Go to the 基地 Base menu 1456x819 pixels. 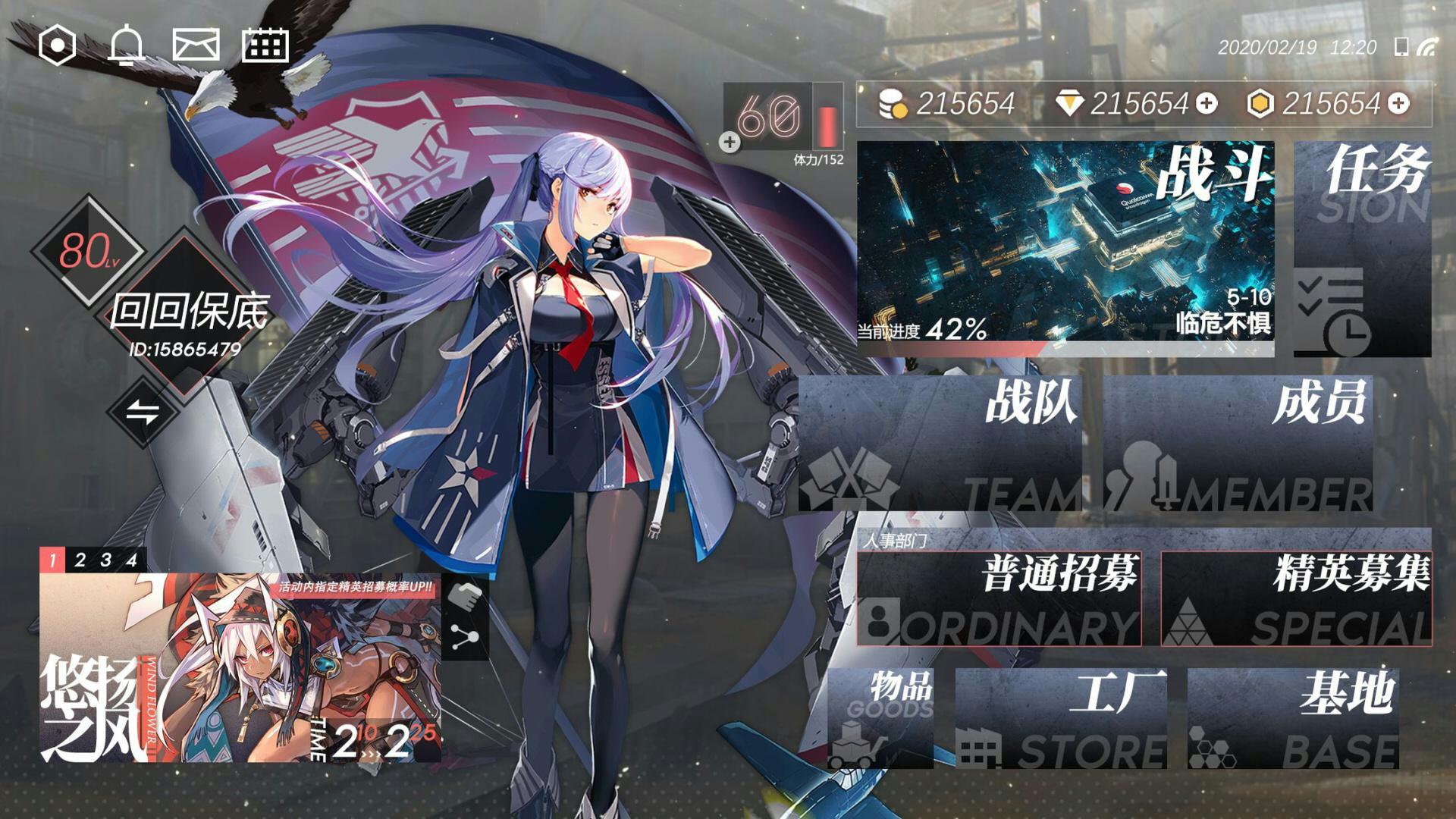[x=1293, y=719]
